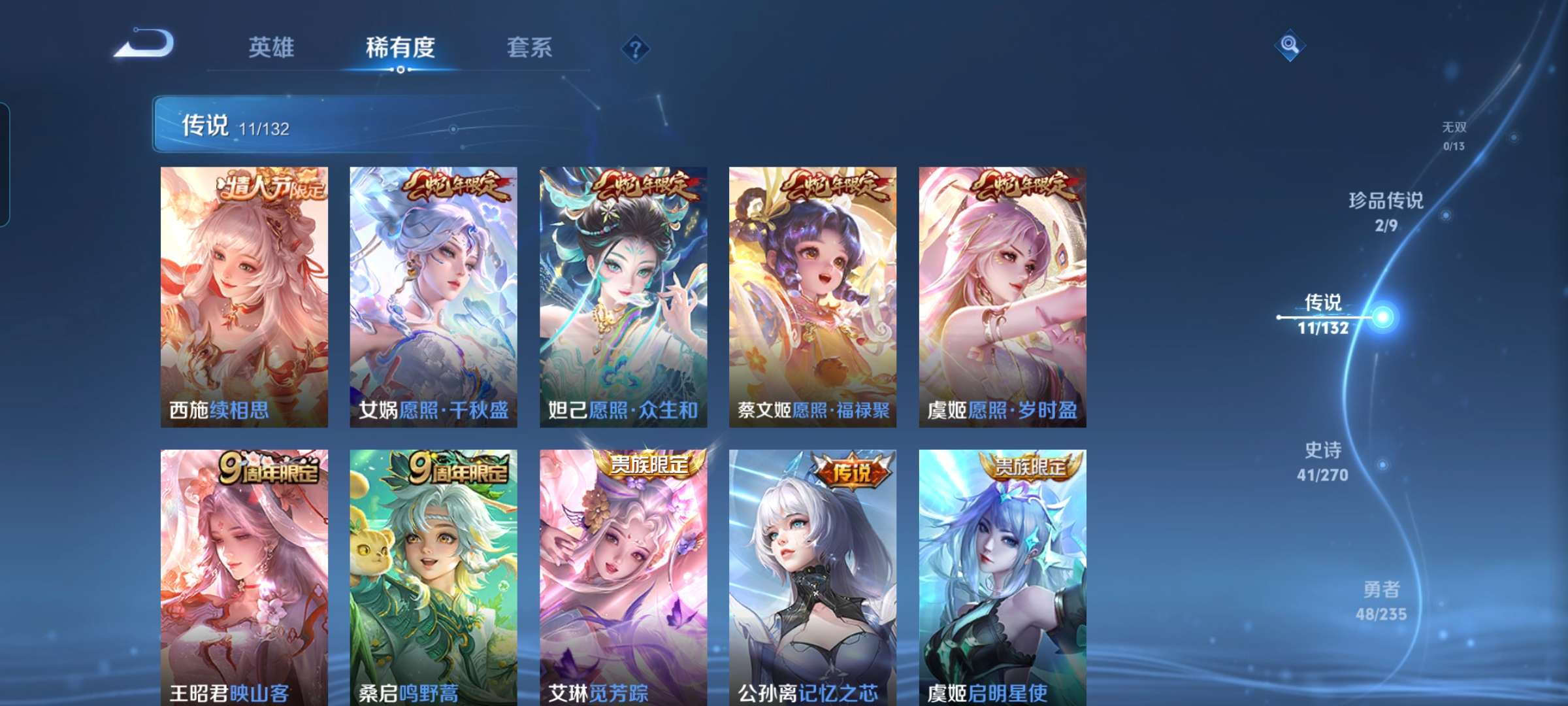Screen dimensions: 1568x706
Task: Click the question mark help icon
Action: 637,49
